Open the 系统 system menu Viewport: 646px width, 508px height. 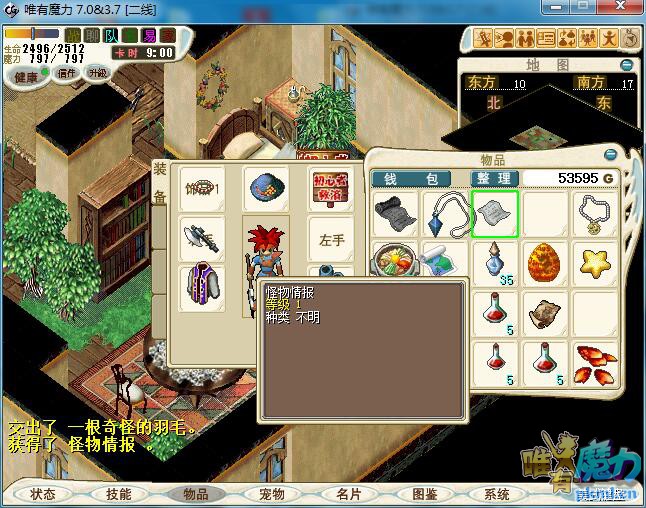click(x=497, y=494)
